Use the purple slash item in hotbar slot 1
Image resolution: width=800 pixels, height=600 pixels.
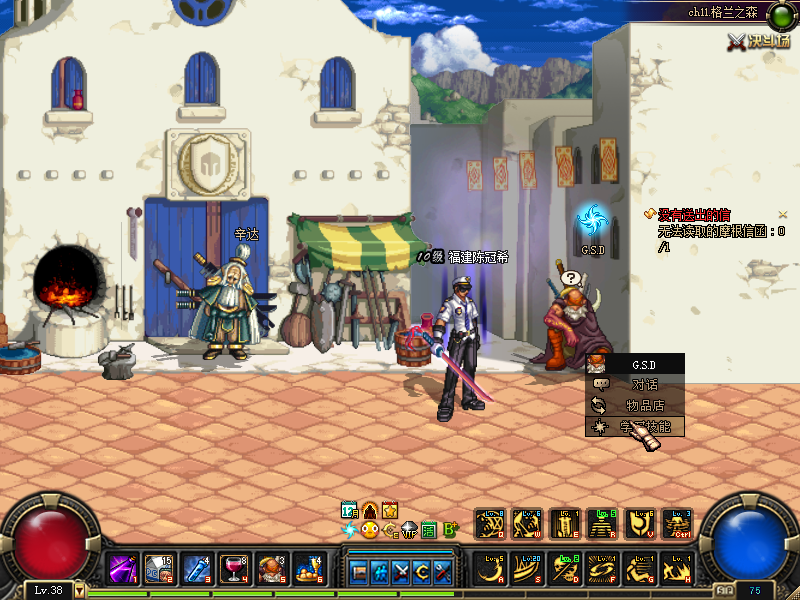click(124, 570)
